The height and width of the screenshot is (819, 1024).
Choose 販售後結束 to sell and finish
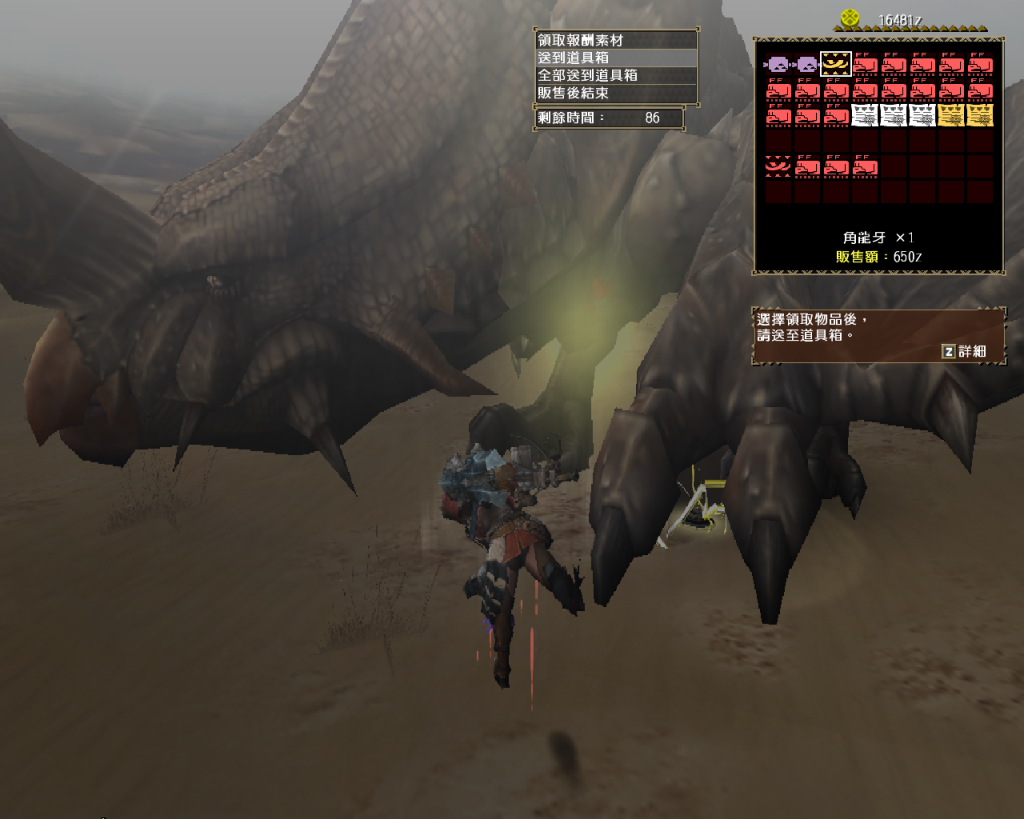click(x=615, y=92)
